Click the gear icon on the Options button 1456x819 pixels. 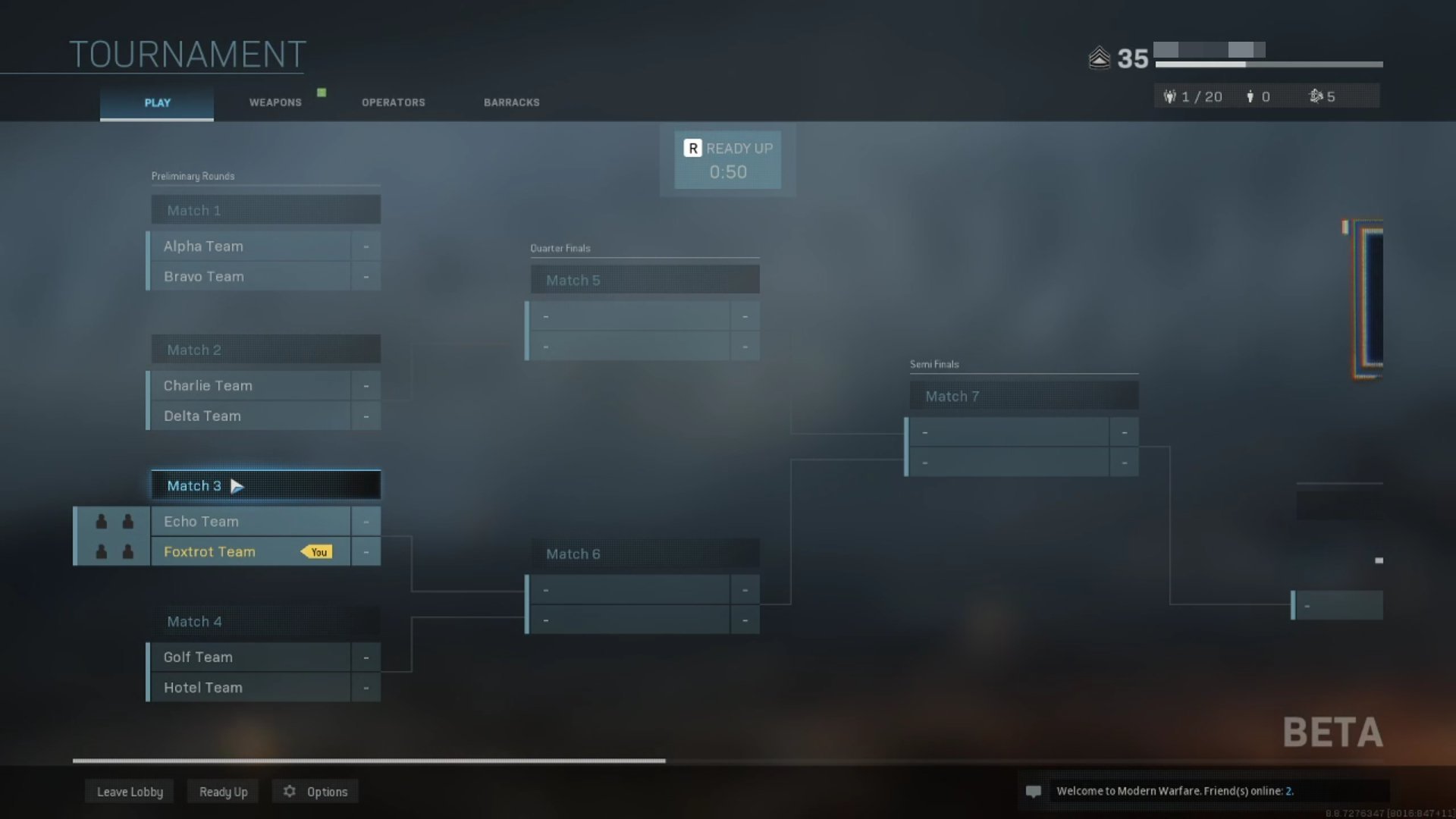289,791
